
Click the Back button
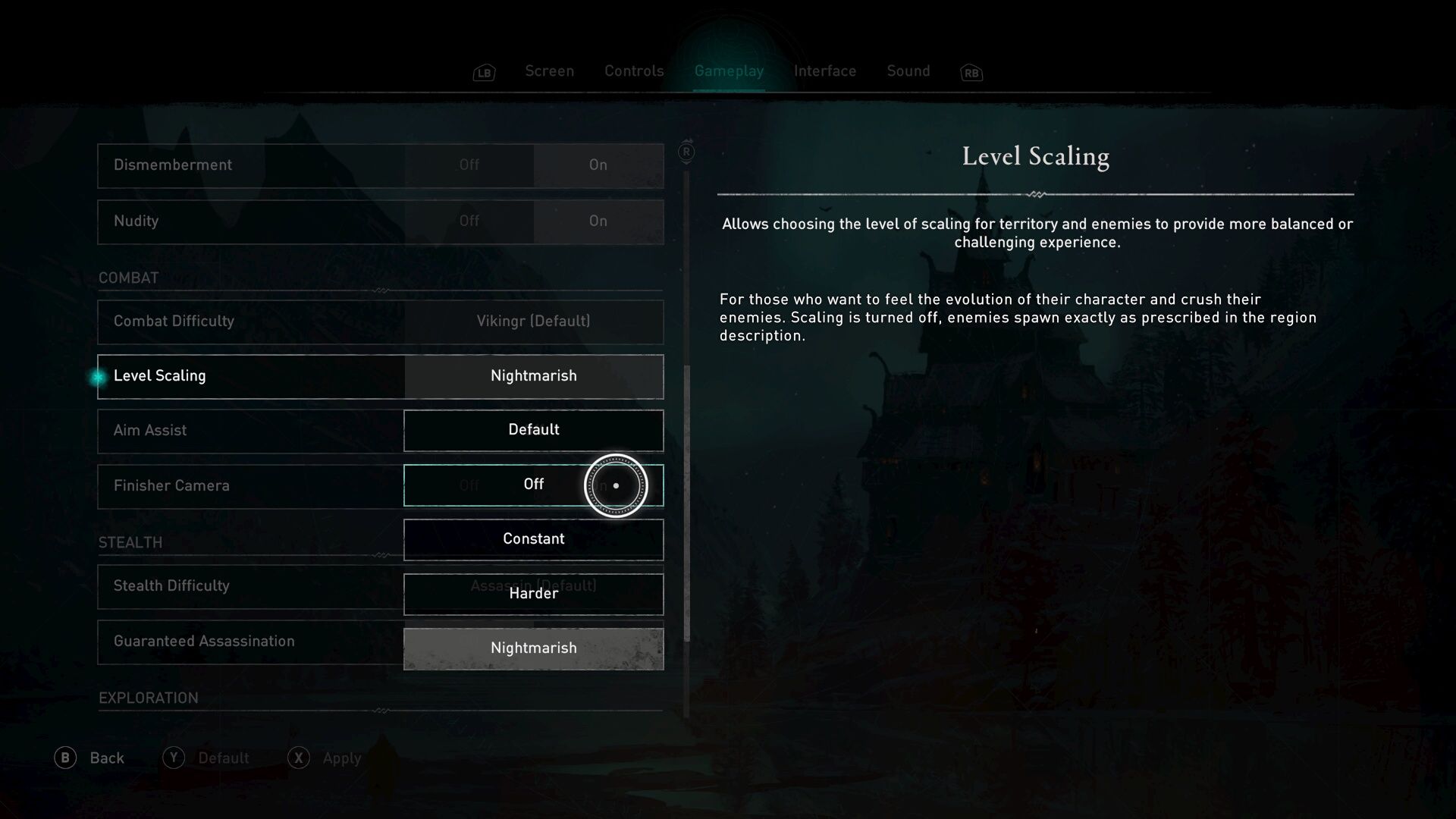tap(107, 758)
